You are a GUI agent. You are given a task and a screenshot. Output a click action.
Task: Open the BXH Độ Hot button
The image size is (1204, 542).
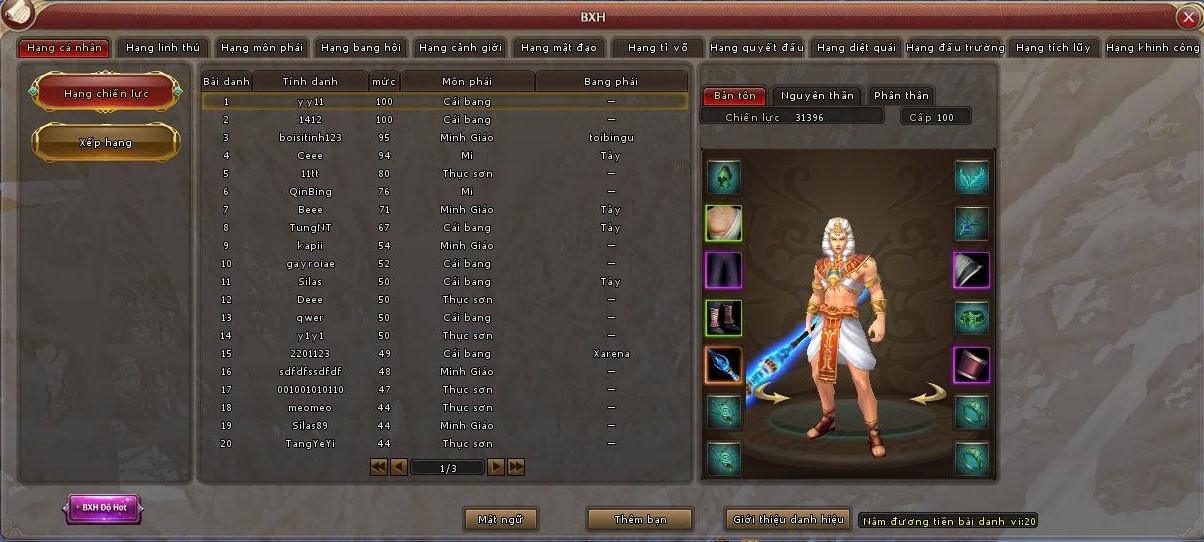[x=104, y=508]
